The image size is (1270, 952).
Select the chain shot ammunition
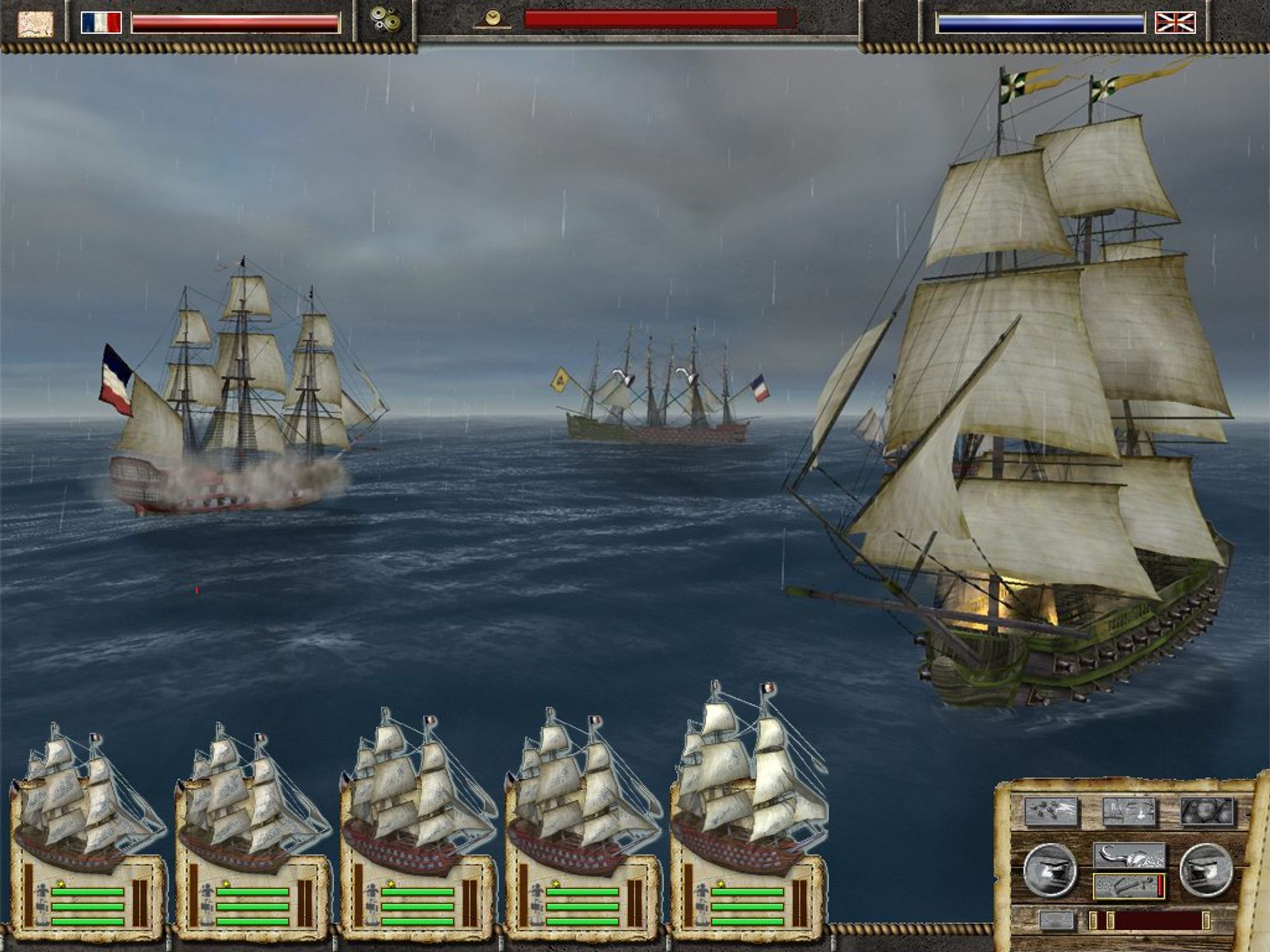(x=1051, y=811)
